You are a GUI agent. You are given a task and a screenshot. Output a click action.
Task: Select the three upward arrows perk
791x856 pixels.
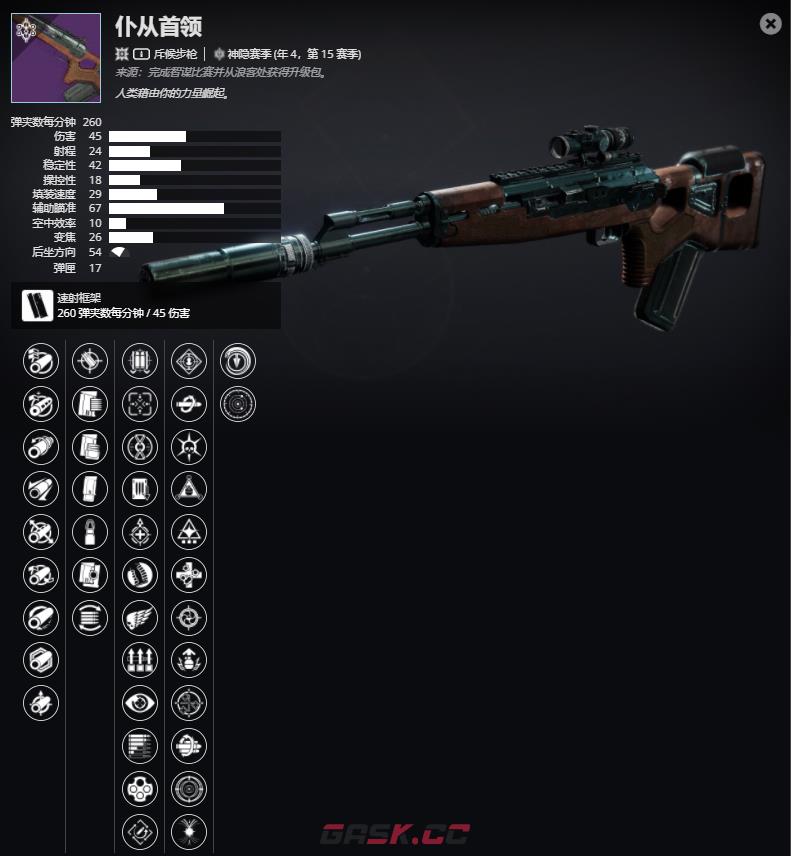[140, 660]
